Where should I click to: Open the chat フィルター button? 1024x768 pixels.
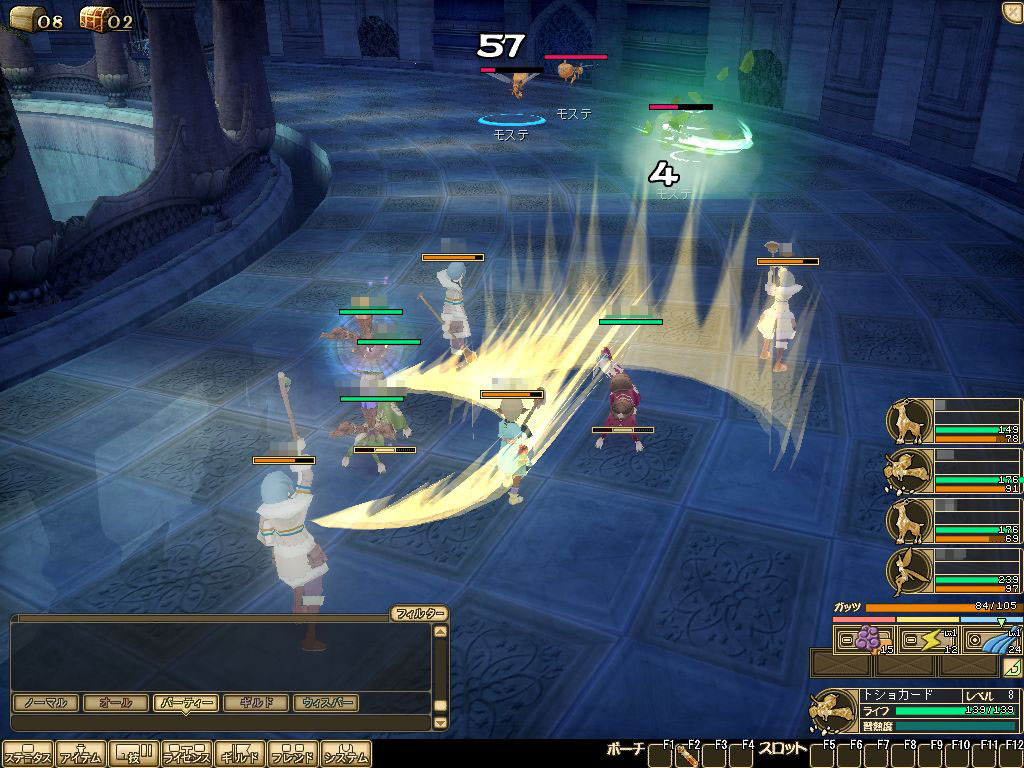(x=418, y=614)
